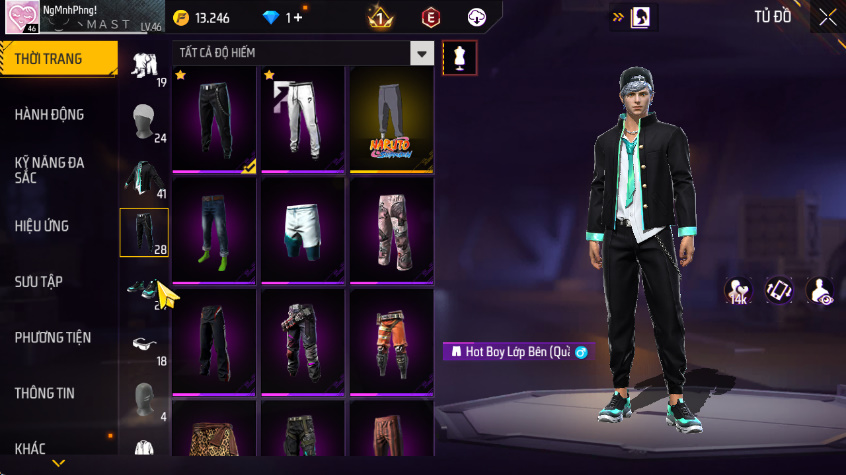Choose the white pants with star

tap(302, 120)
